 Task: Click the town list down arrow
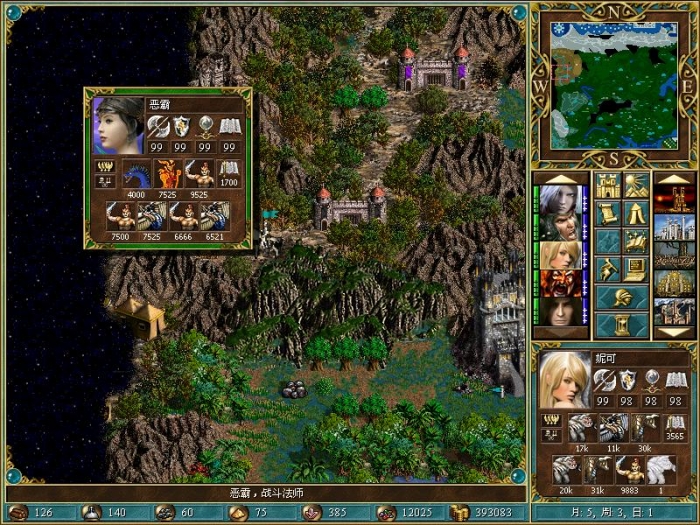pyautogui.click(x=673, y=332)
